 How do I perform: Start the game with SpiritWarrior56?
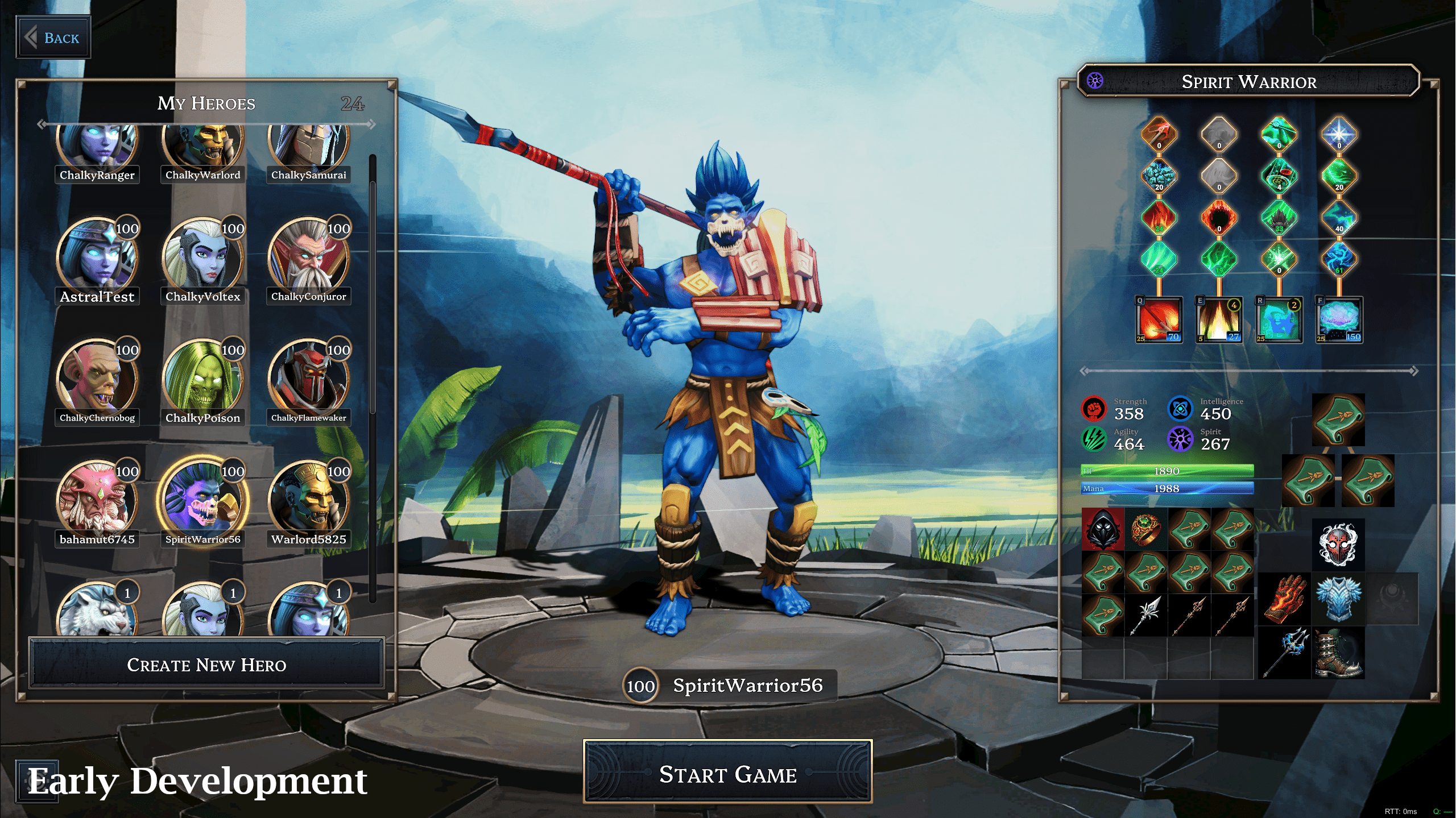[727, 773]
